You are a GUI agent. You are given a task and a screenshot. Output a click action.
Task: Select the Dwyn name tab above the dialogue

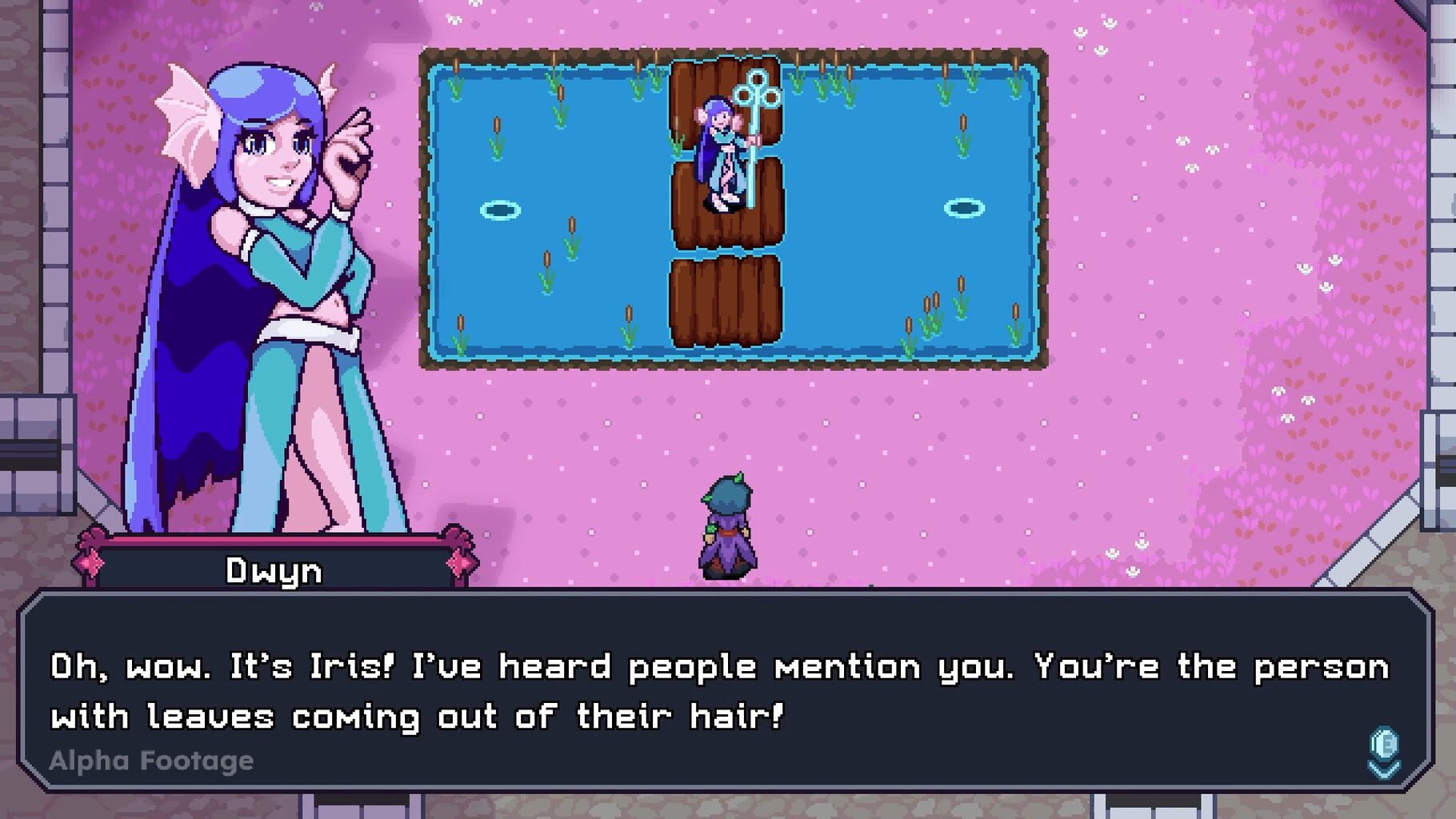272,569
